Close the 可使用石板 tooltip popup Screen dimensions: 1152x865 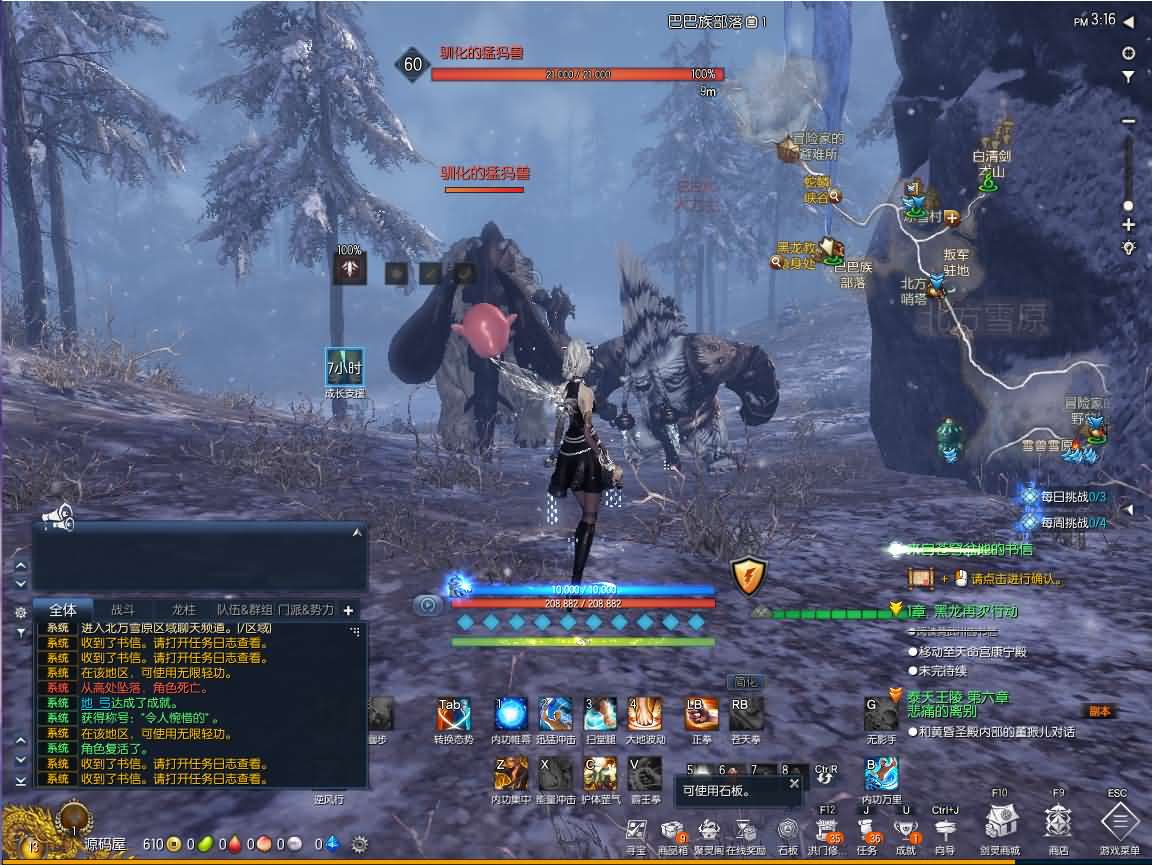coord(794,783)
